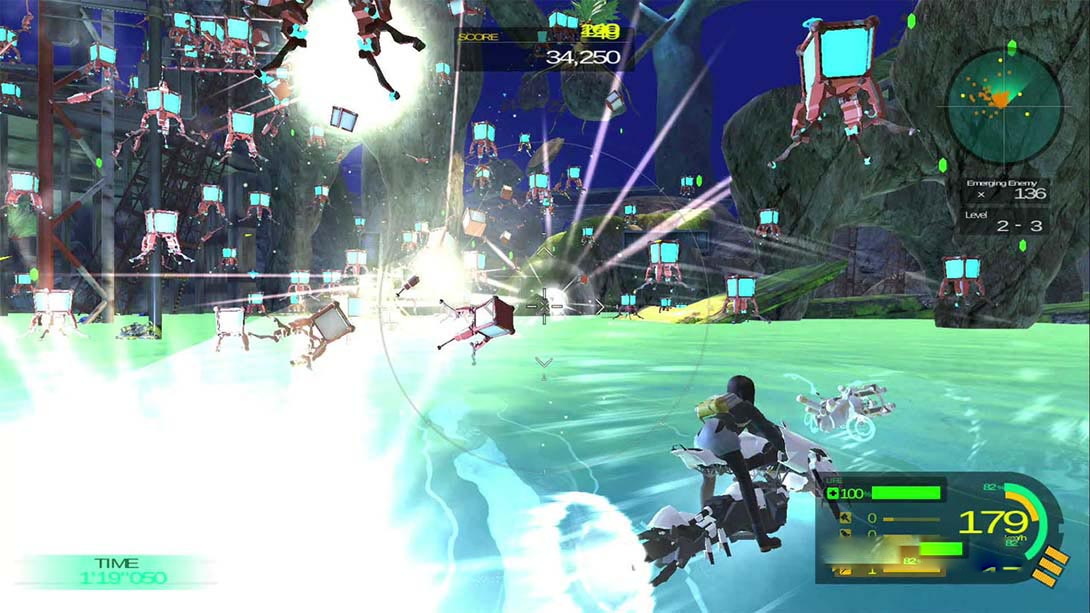Click the circular green radar minimap
This screenshot has height=613, width=1090.
pos(1003,105)
